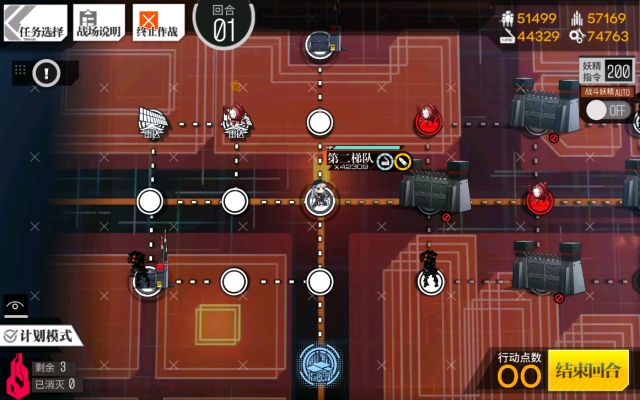End the turn with 结束回合

[589, 369]
